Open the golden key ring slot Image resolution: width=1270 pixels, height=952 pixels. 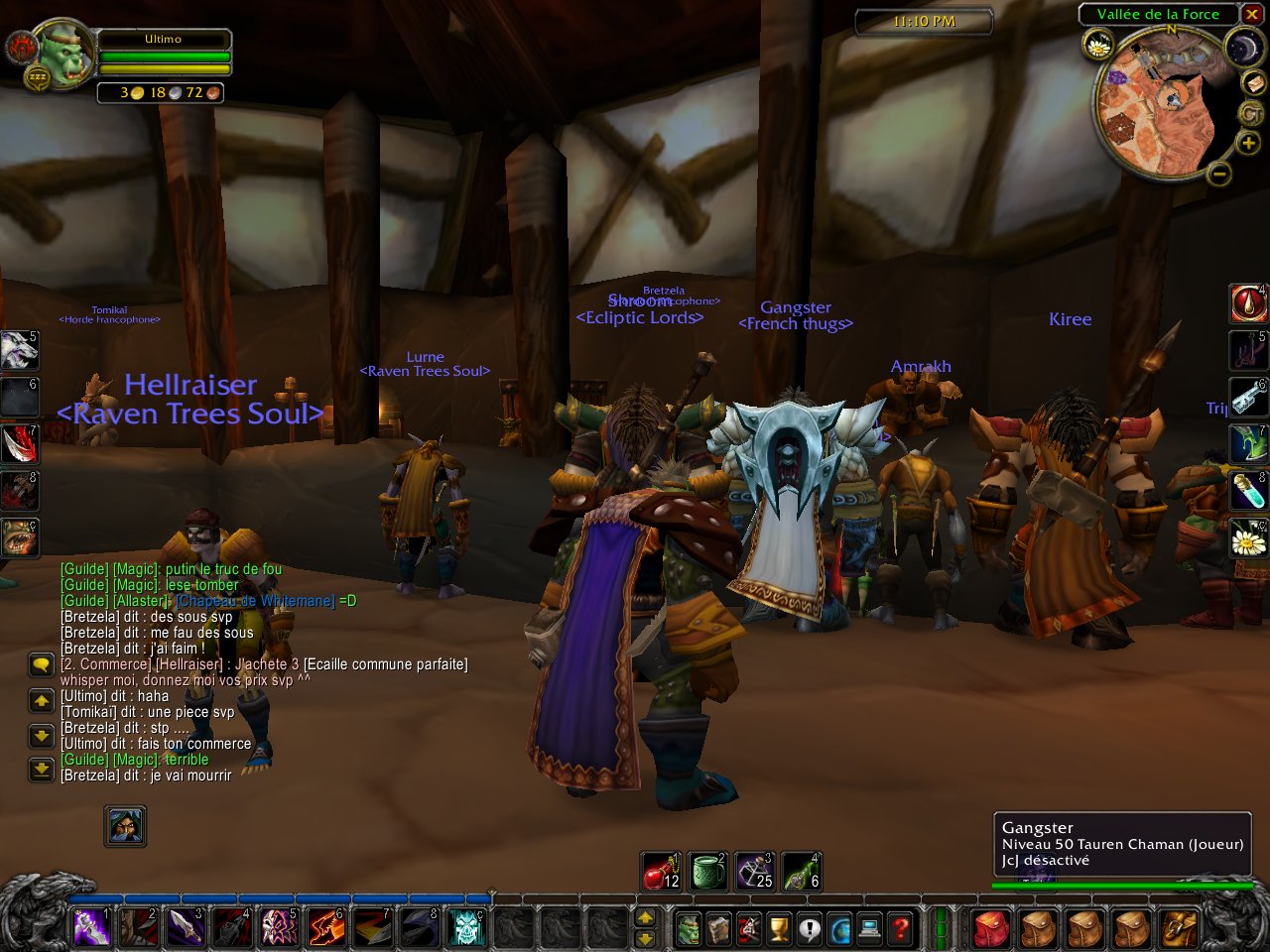1180,929
